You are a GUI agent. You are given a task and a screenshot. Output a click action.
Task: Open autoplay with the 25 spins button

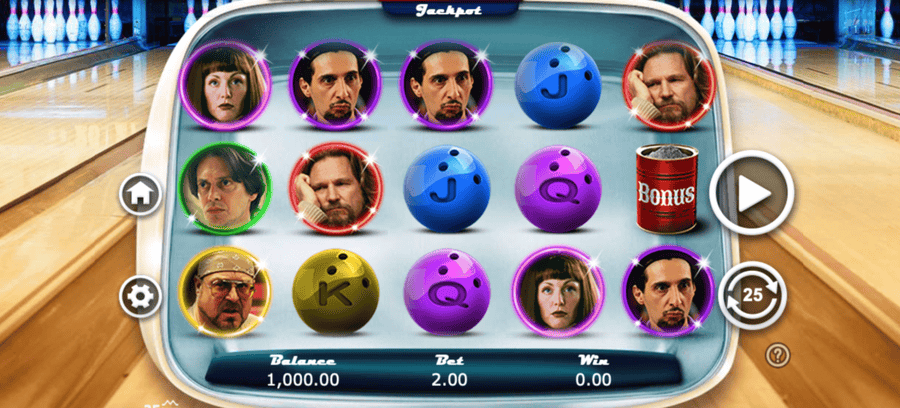click(x=752, y=295)
